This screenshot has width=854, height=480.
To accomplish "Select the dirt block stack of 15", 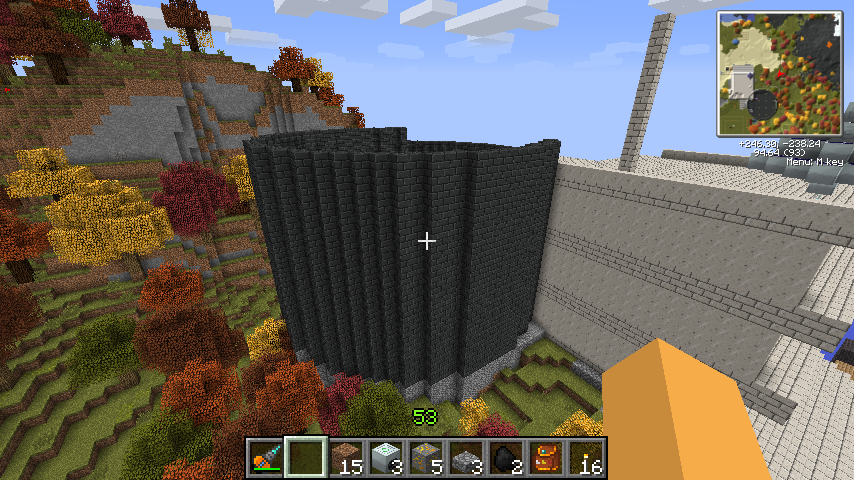I will (x=346, y=458).
